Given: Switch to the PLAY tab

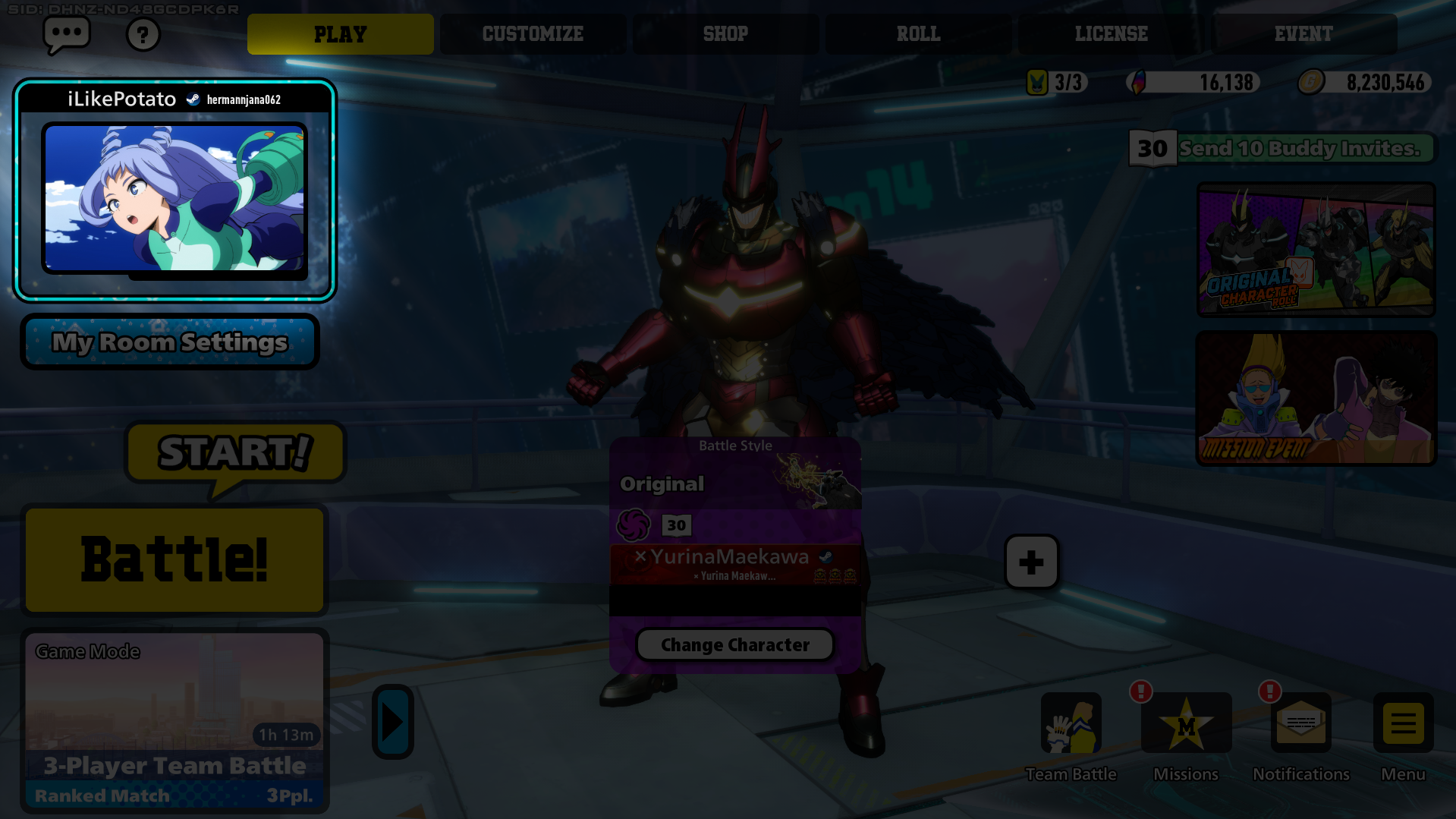Looking at the screenshot, I should tap(340, 34).
